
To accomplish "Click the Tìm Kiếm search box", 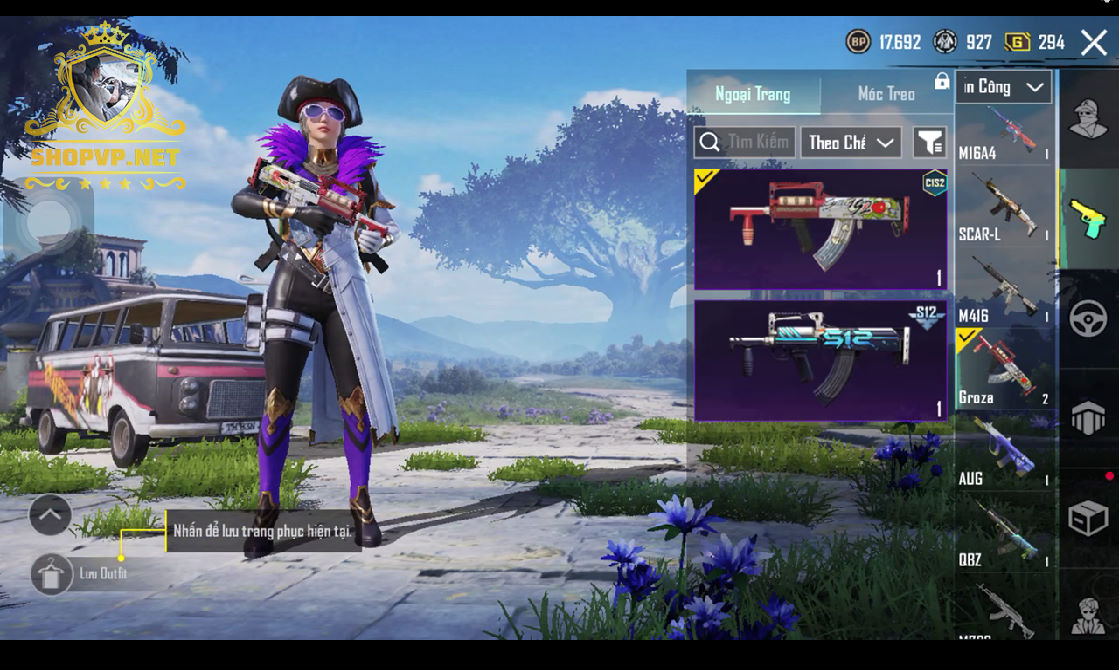I will [745, 142].
